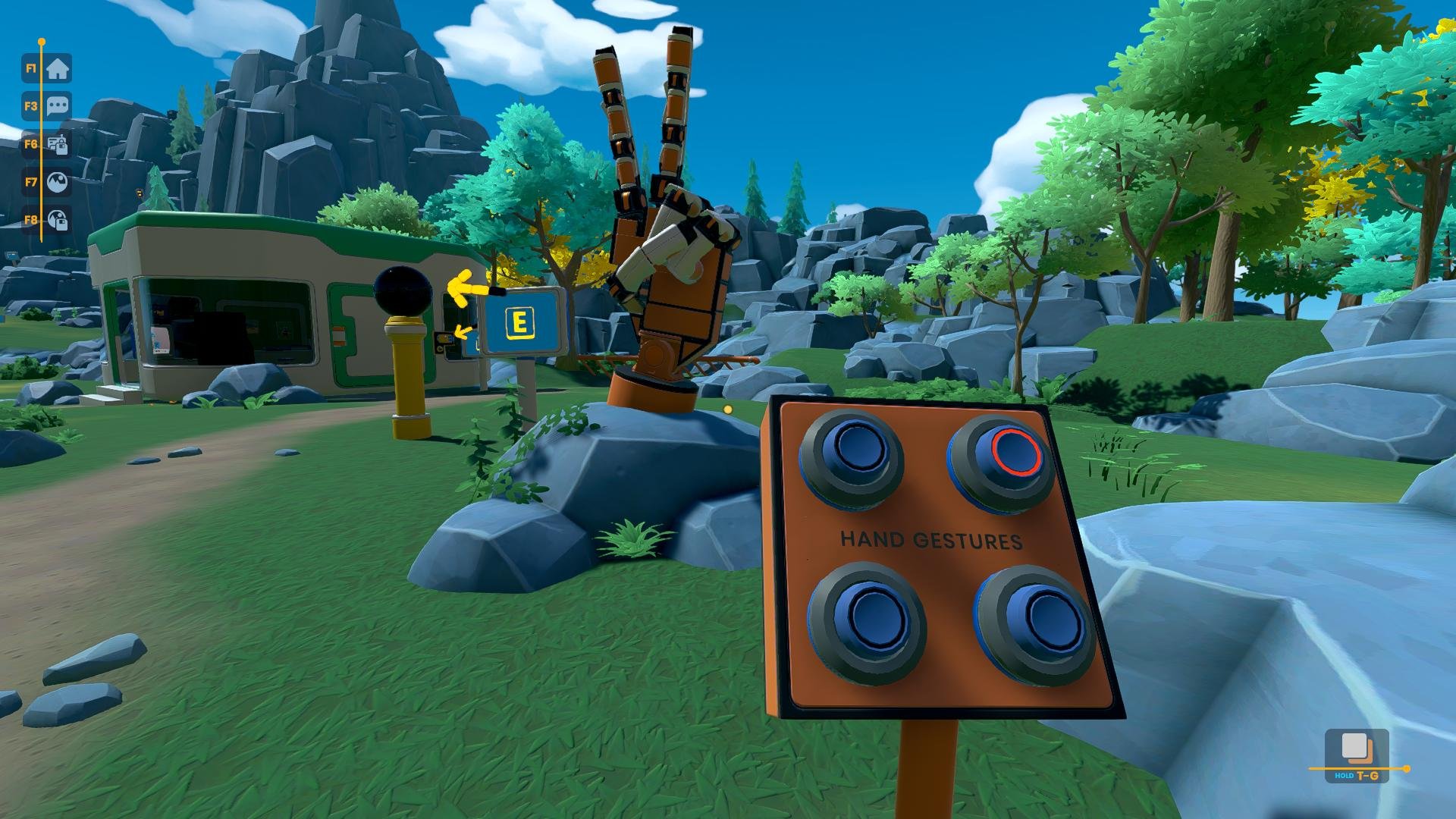This screenshot has height=819, width=1456.
Task: Select the locked cards icon
Action: pyautogui.click(x=58, y=144)
